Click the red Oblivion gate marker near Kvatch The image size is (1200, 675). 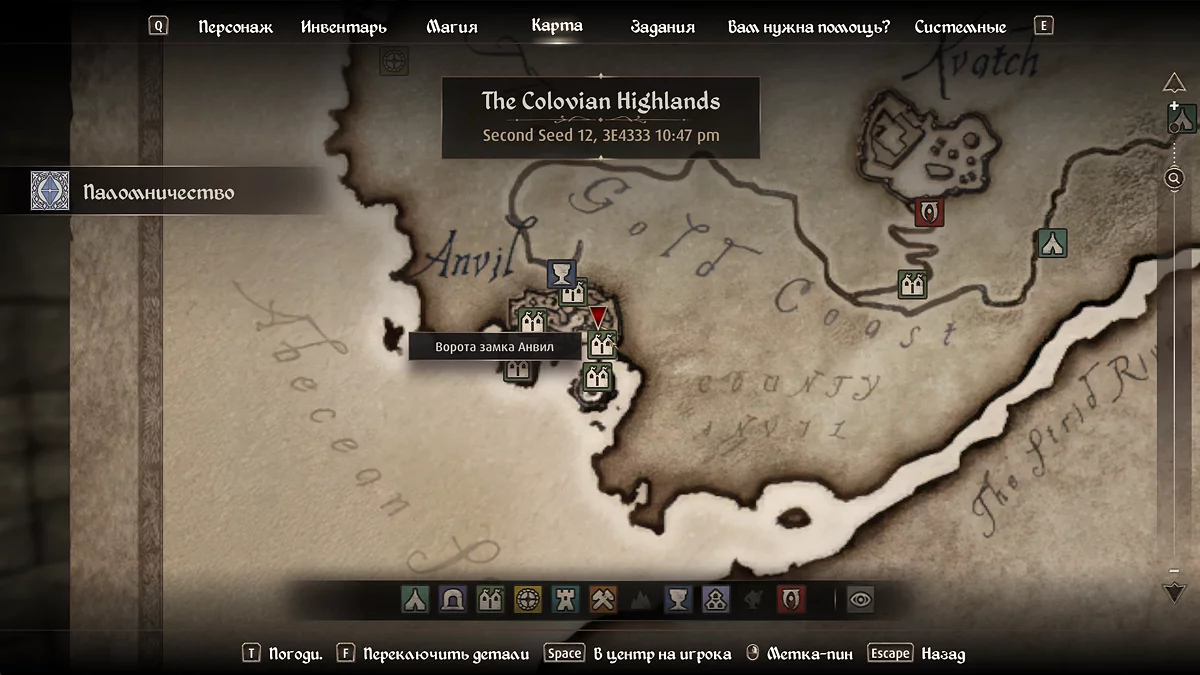pos(930,212)
